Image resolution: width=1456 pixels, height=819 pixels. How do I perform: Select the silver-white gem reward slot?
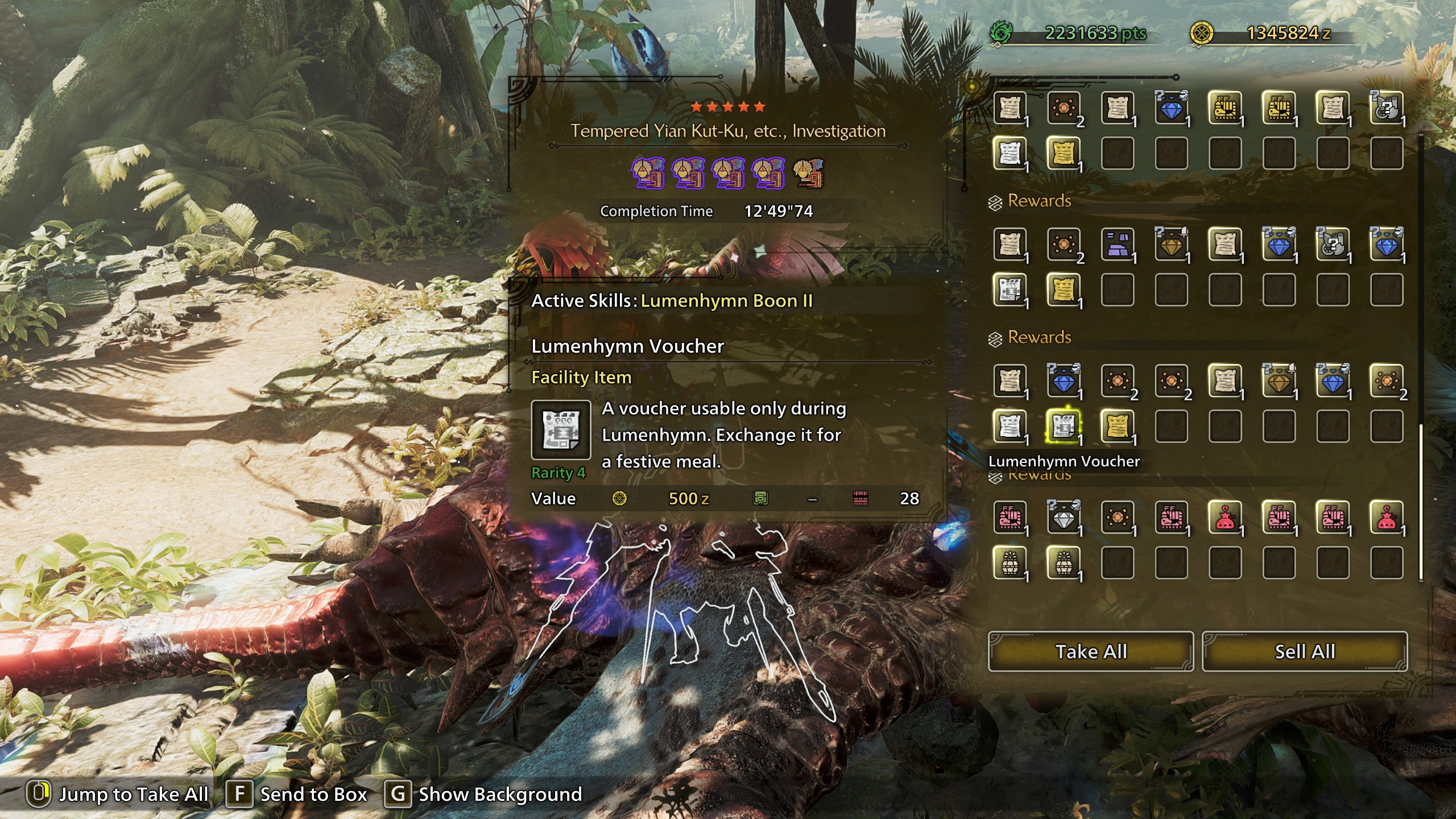tap(1063, 517)
